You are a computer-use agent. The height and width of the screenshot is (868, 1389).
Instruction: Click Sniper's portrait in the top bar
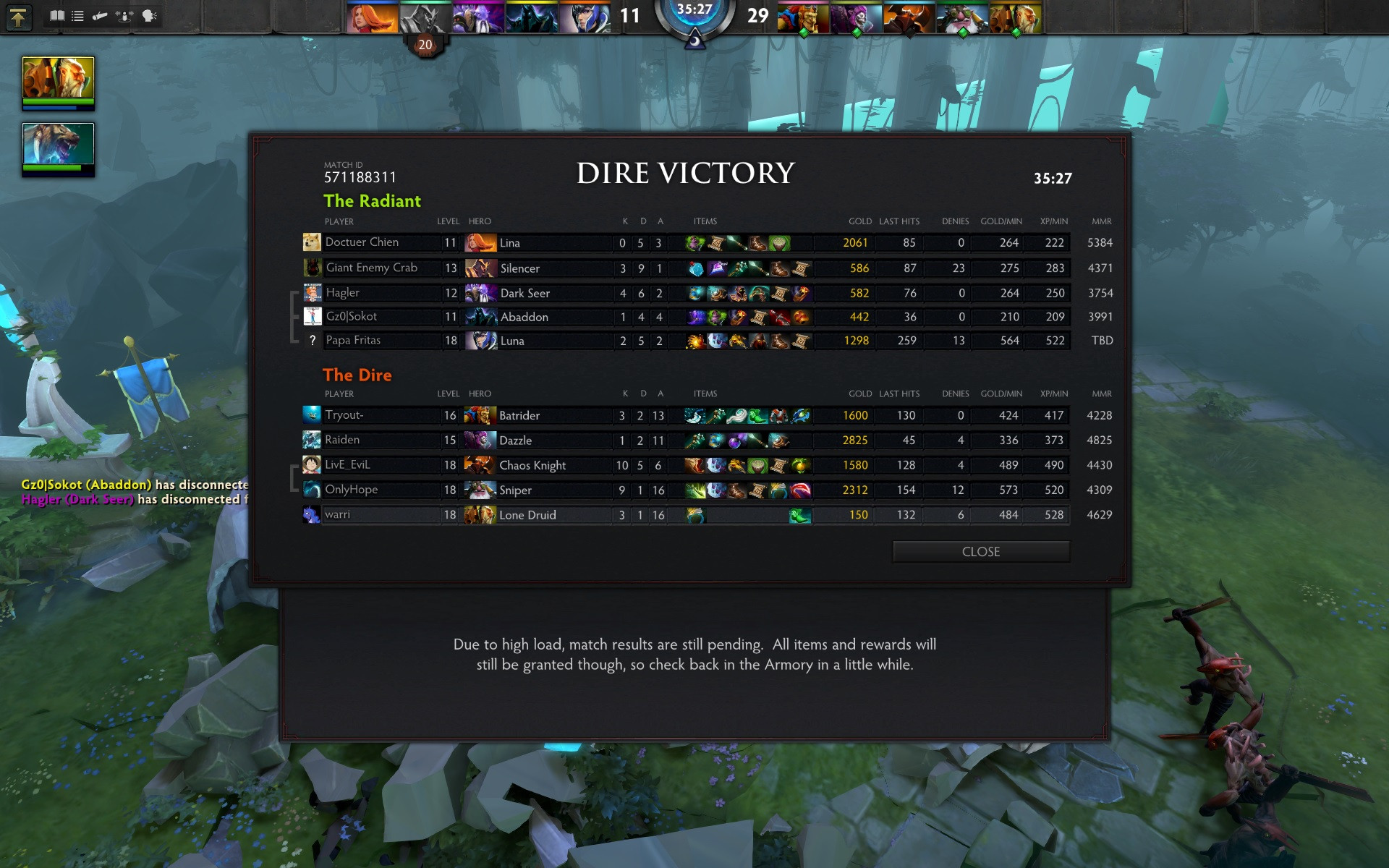(x=962, y=17)
